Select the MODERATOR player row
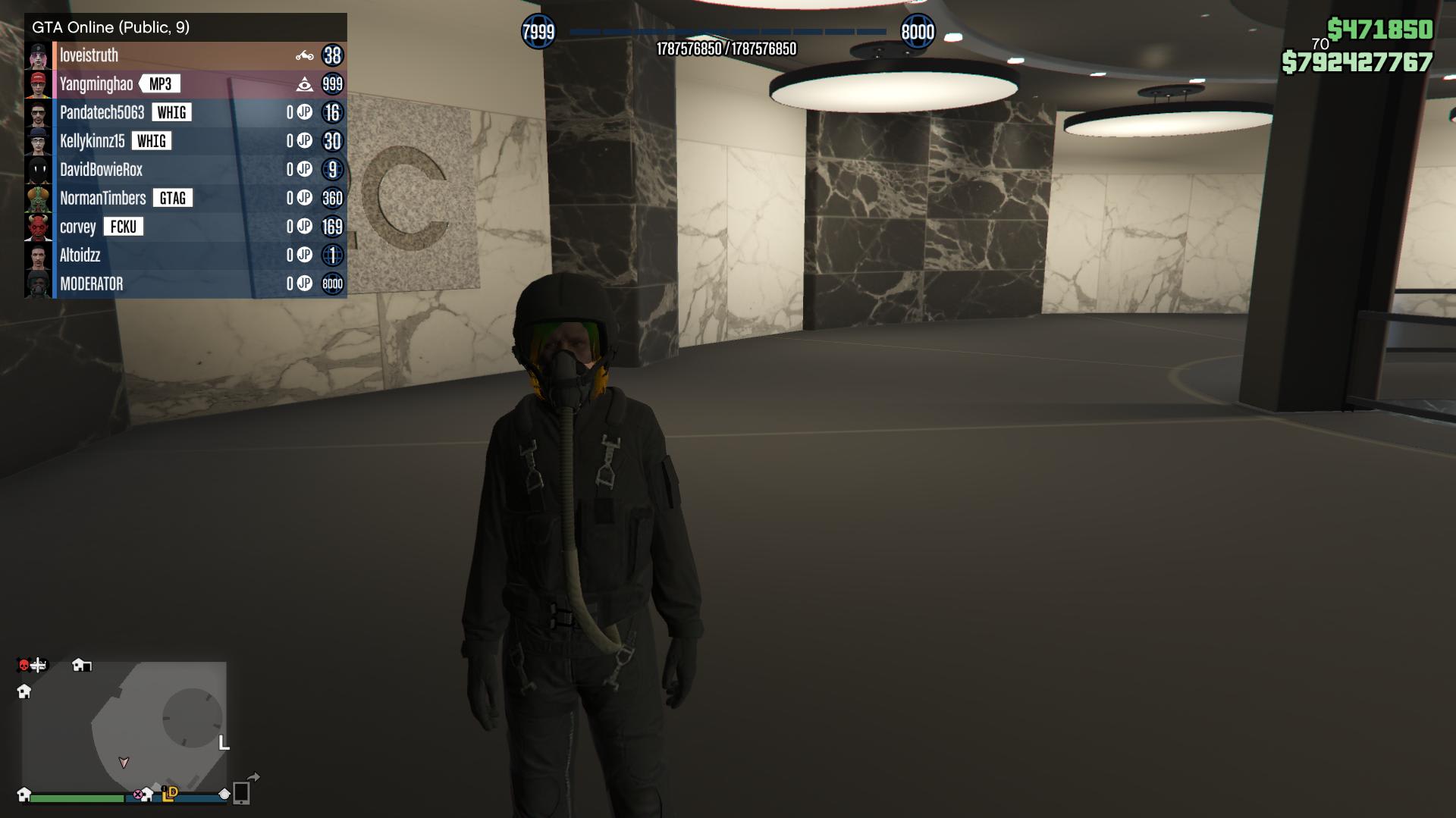This screenshot has width=1456, height=818. pyautogui.click(x=92, y=284)
